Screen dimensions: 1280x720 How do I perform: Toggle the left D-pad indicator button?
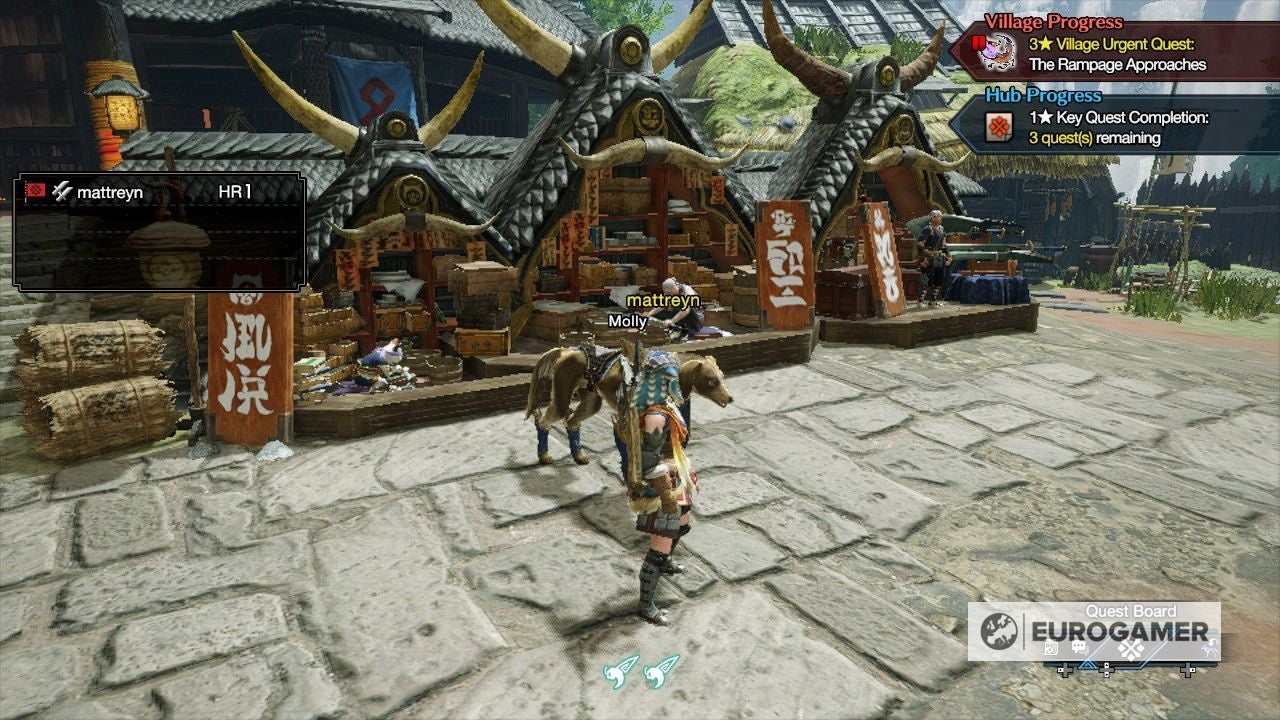click(1065, 669)
